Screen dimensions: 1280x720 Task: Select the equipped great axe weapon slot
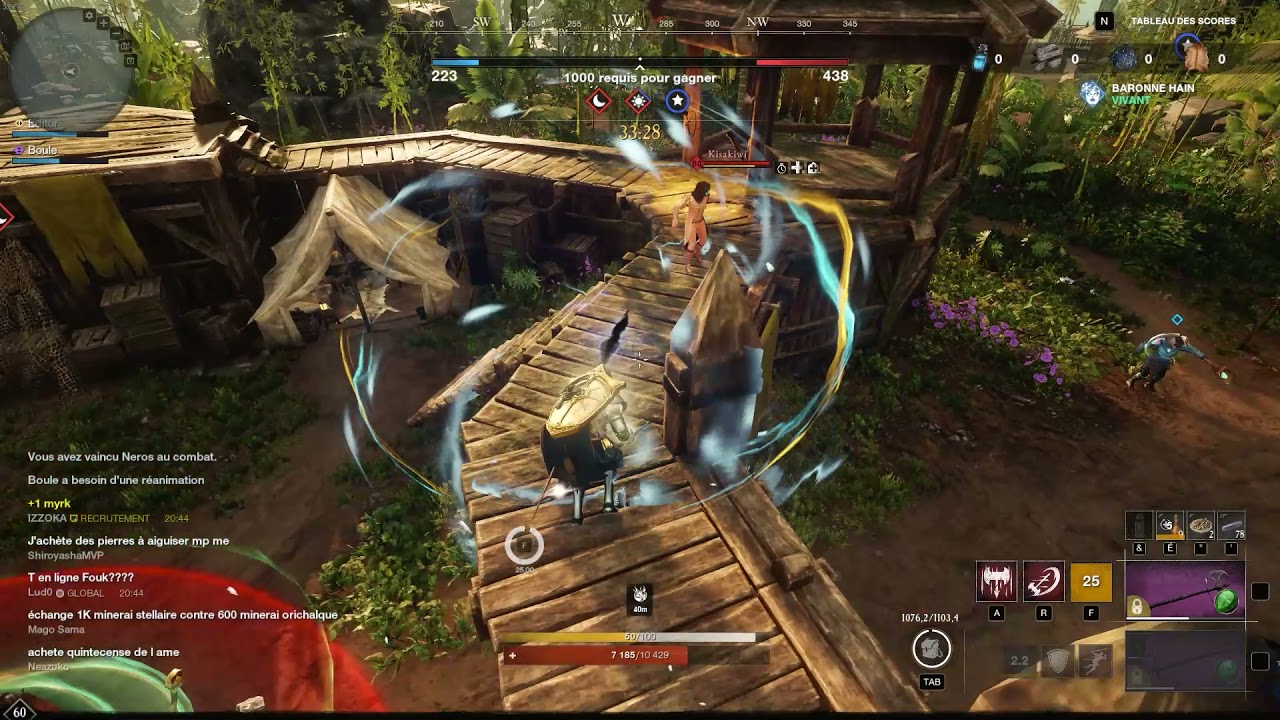click(x=1185, y=591)
